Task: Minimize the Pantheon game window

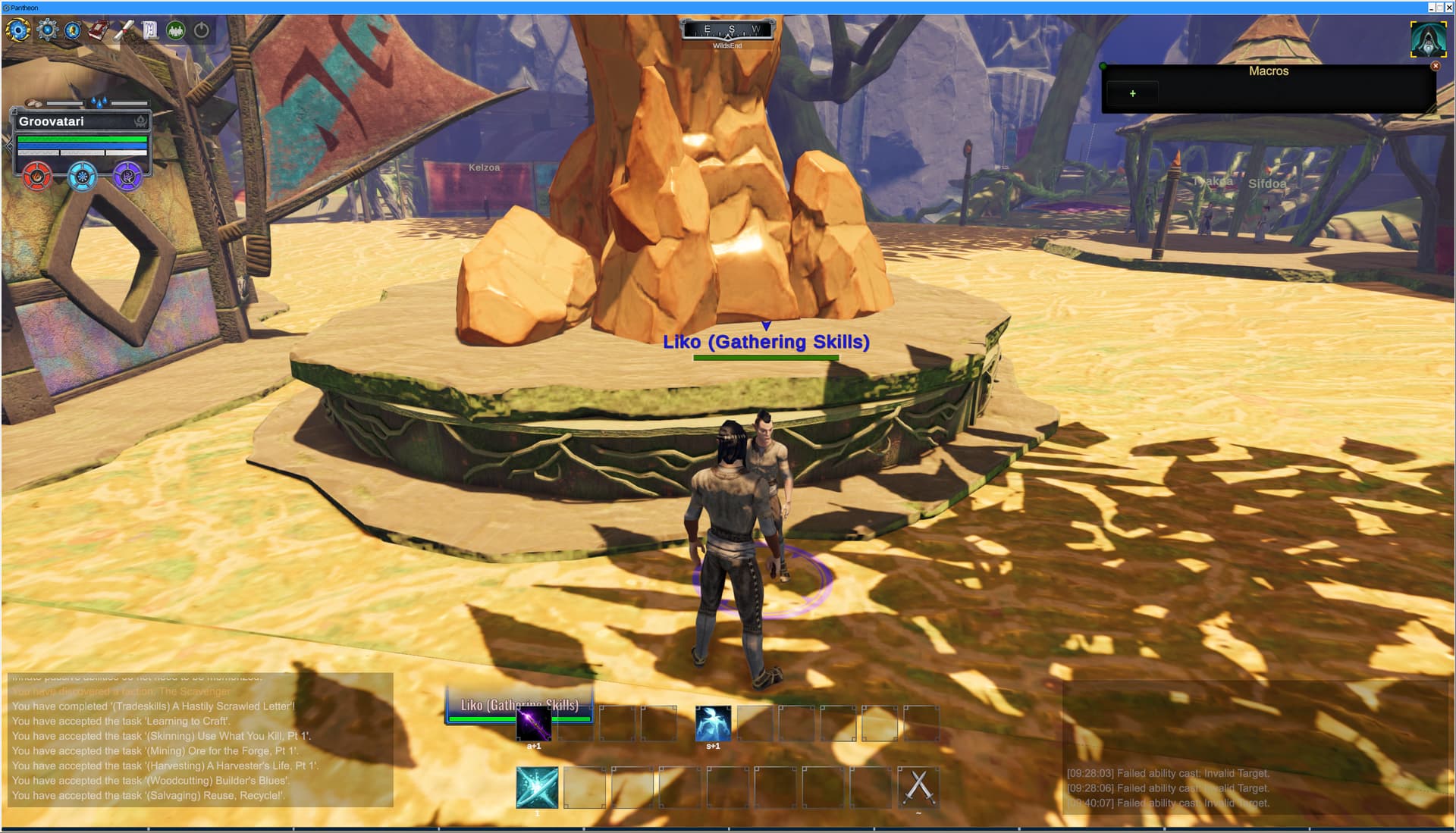Action: [1431, 8]
